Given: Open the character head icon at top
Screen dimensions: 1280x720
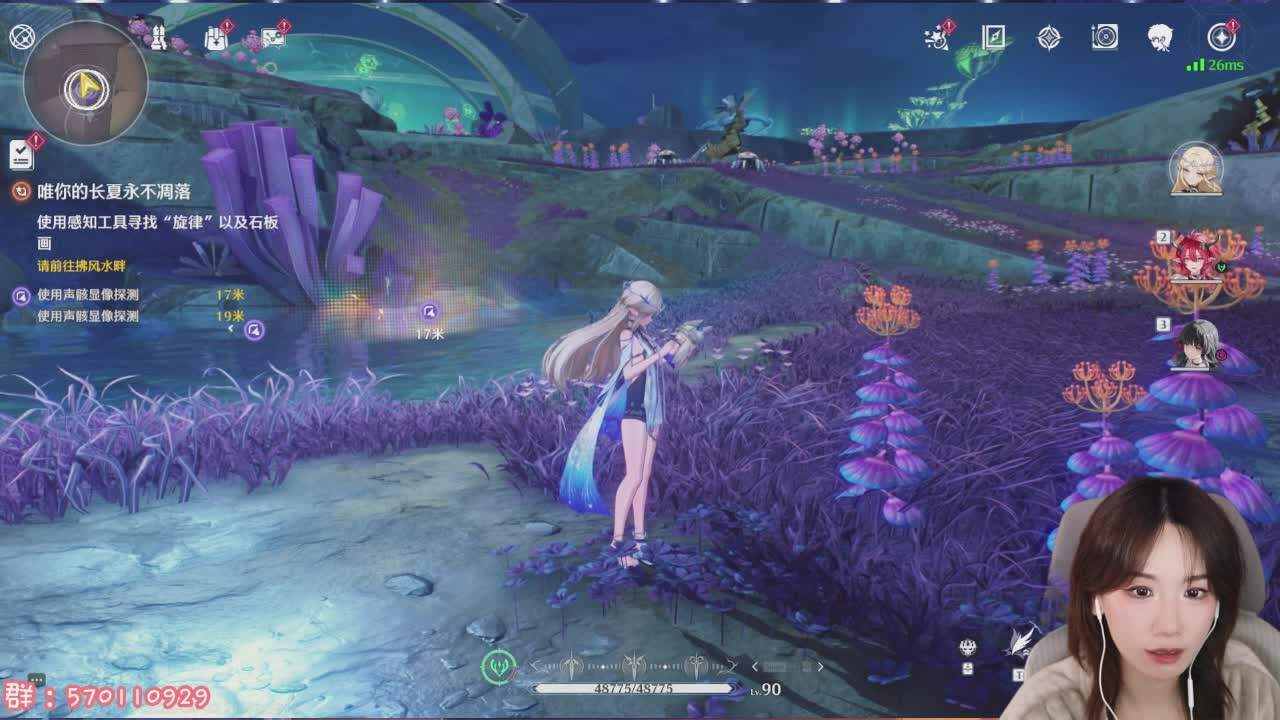Looking at the screenshot, I should click(x=1160, y=38).
